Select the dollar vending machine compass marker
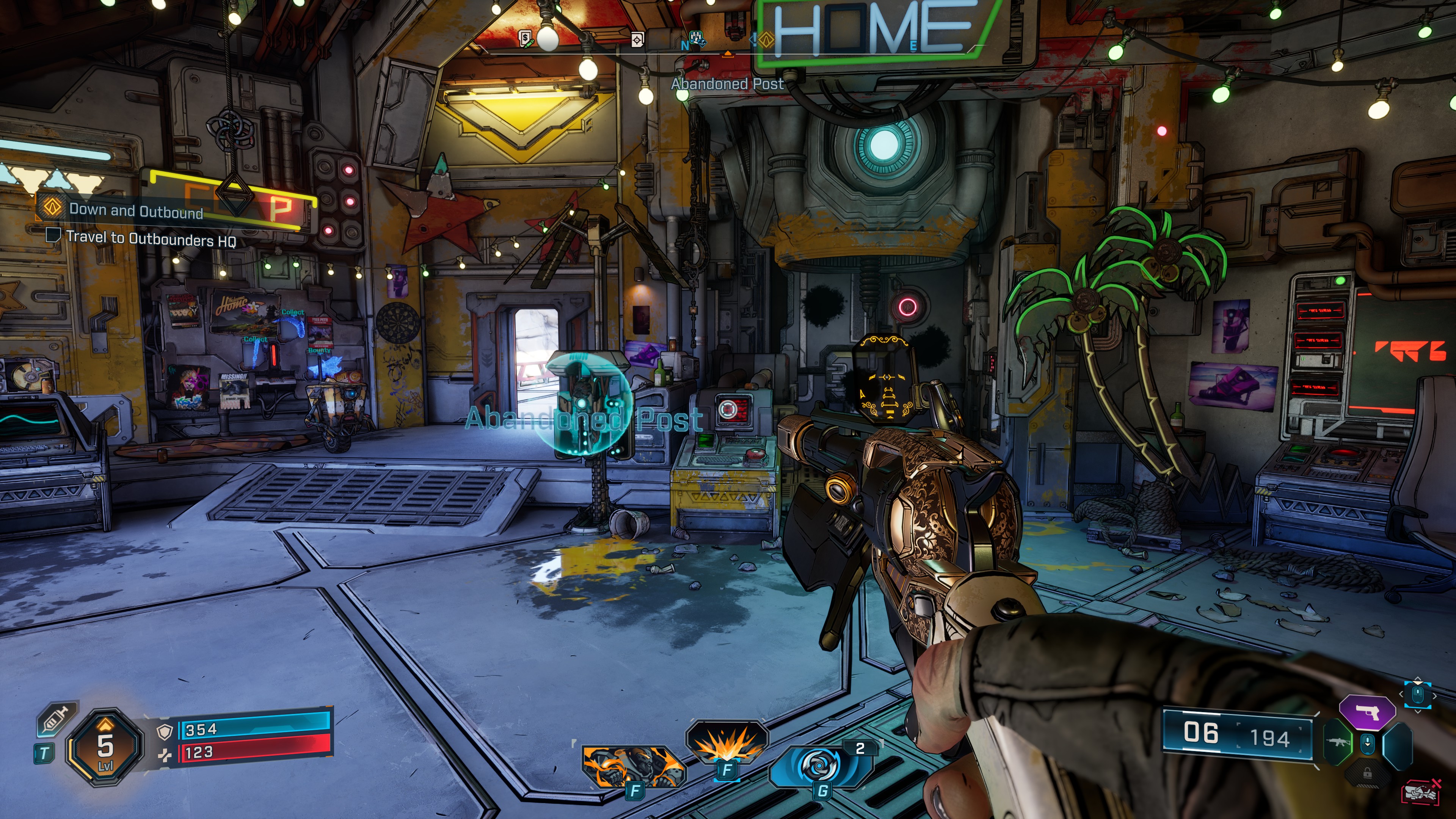This screenshot has height=819, width=1456. click(x=525, y=39)
